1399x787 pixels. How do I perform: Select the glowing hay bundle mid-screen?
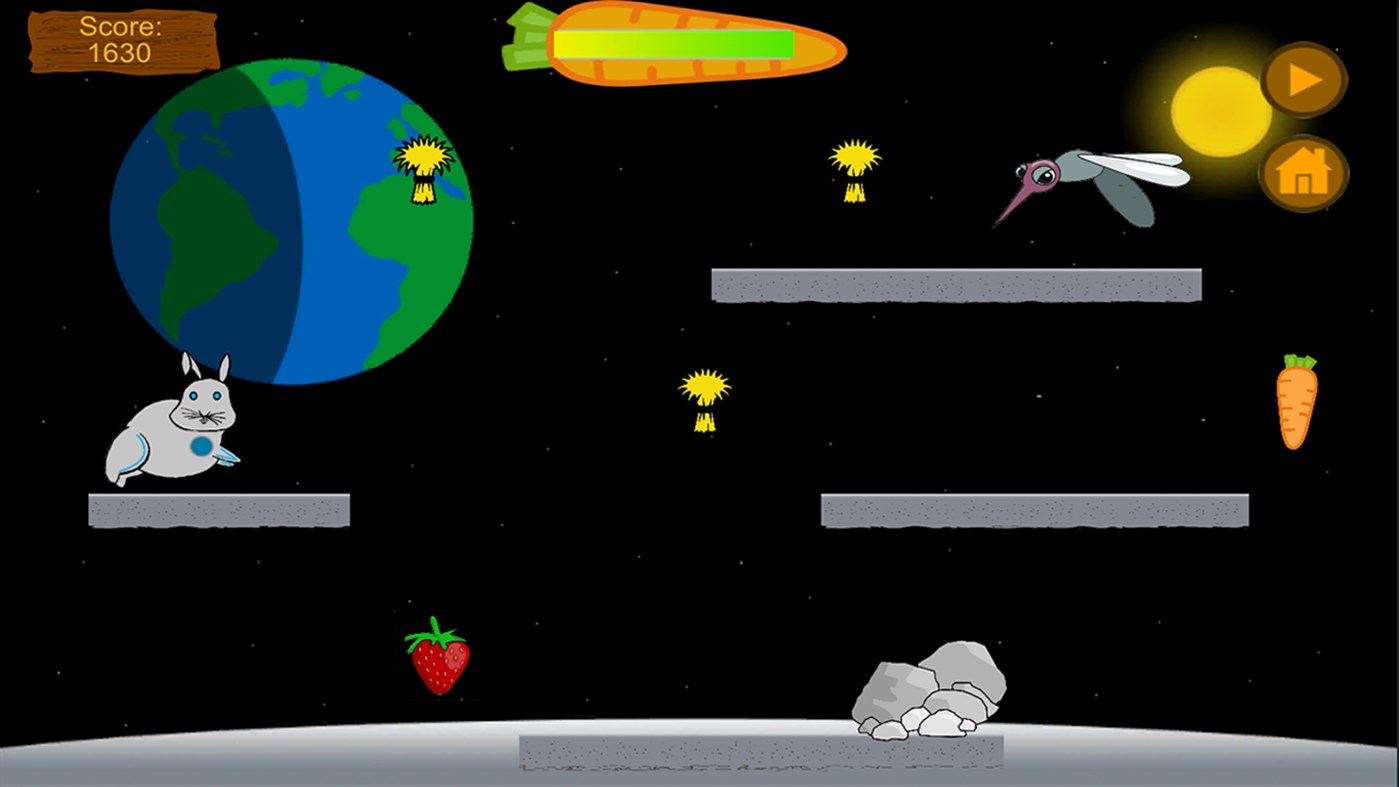[706, 398]
